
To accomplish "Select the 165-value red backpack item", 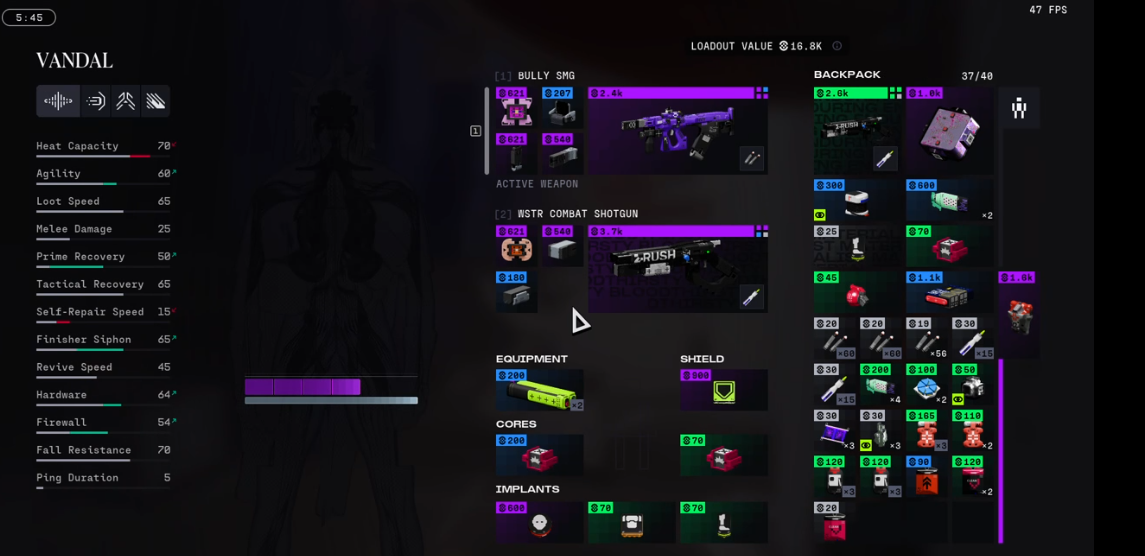I will point(927,431).
